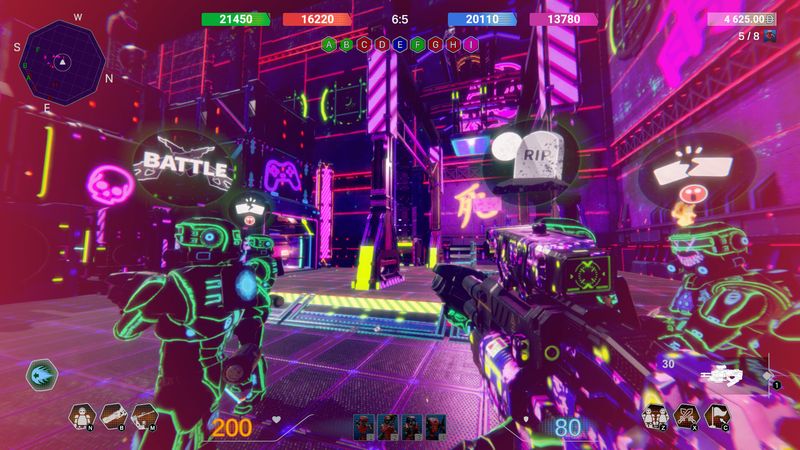Select capture point I marker
The height and width of the screenshot is (450, 800).
[469, 45]
